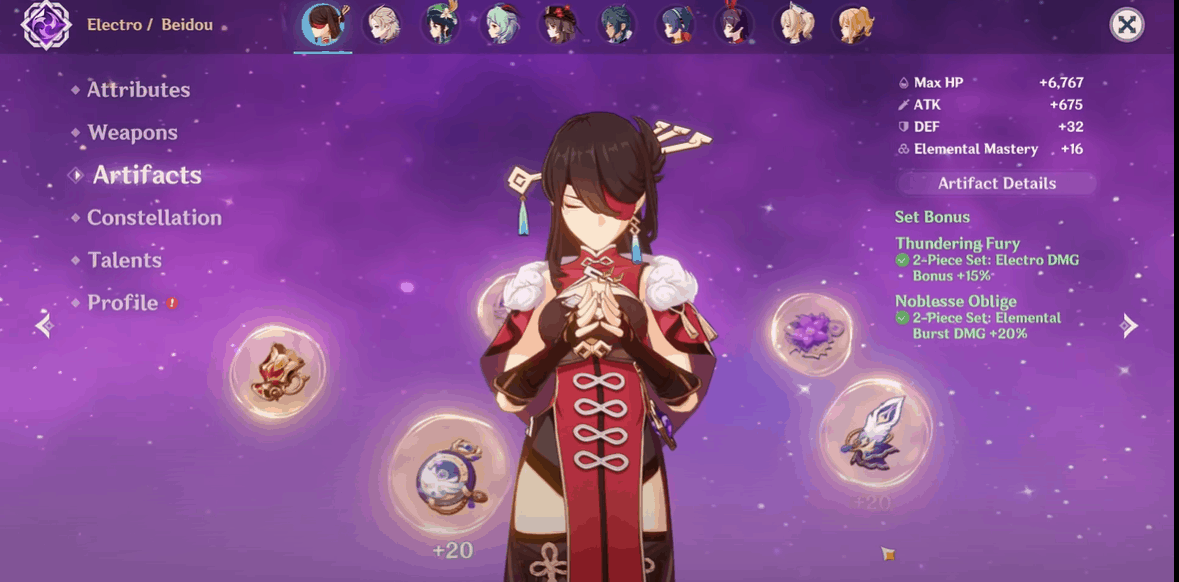This screenshot has width=1179, height=582.
Task: Click the Artifact Details button
Action: click(x=996, y=184)
